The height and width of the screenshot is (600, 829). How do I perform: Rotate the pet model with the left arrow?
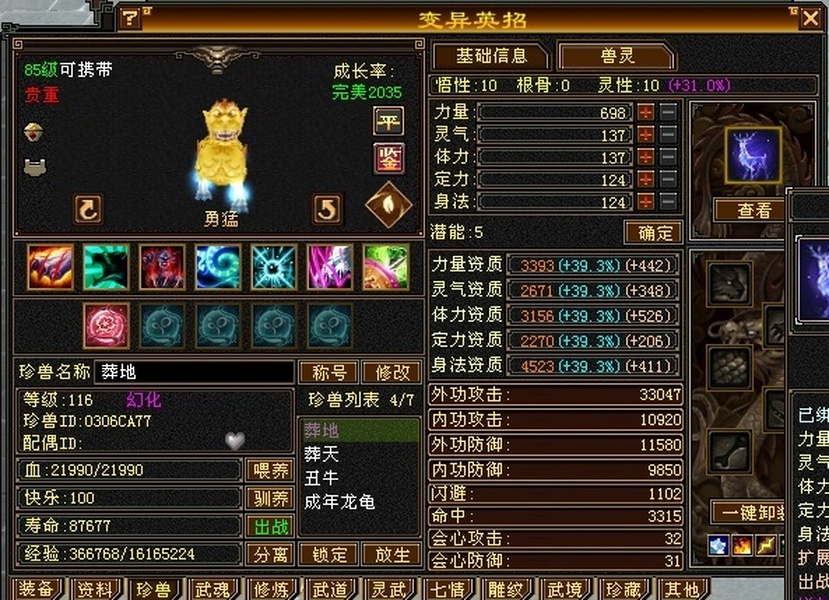click(88, 209)
